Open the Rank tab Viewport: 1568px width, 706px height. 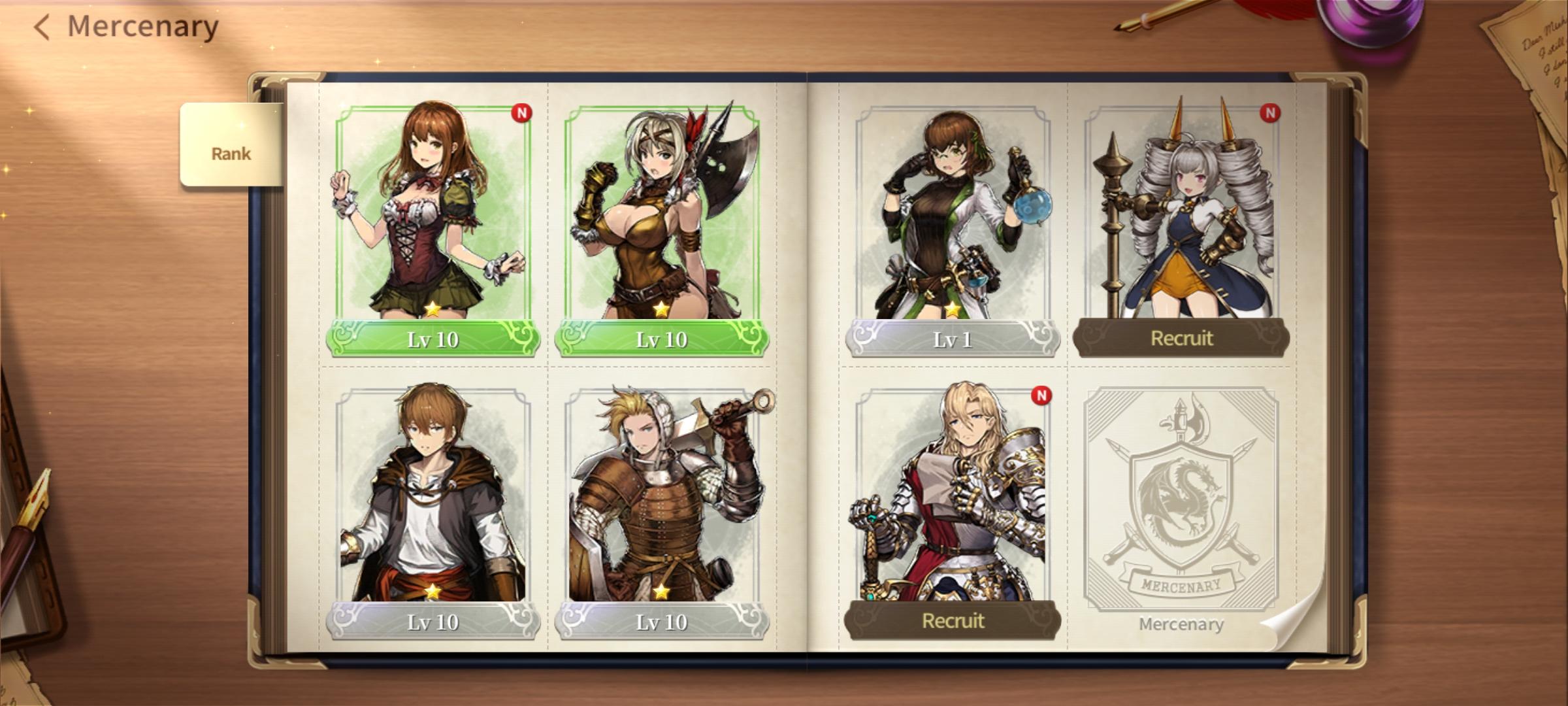tap(231, 153)
